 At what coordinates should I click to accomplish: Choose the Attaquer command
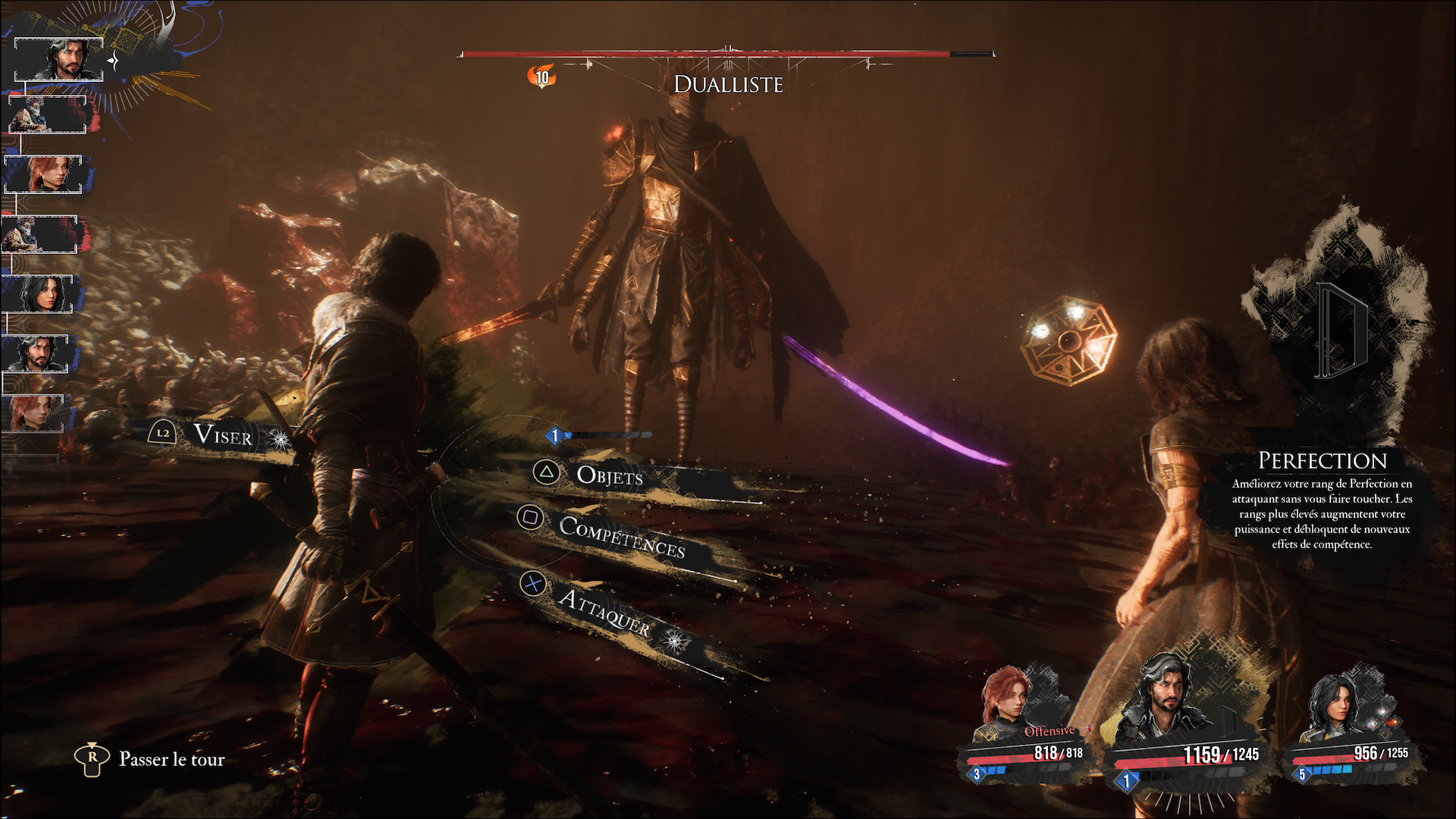(604, 611)
